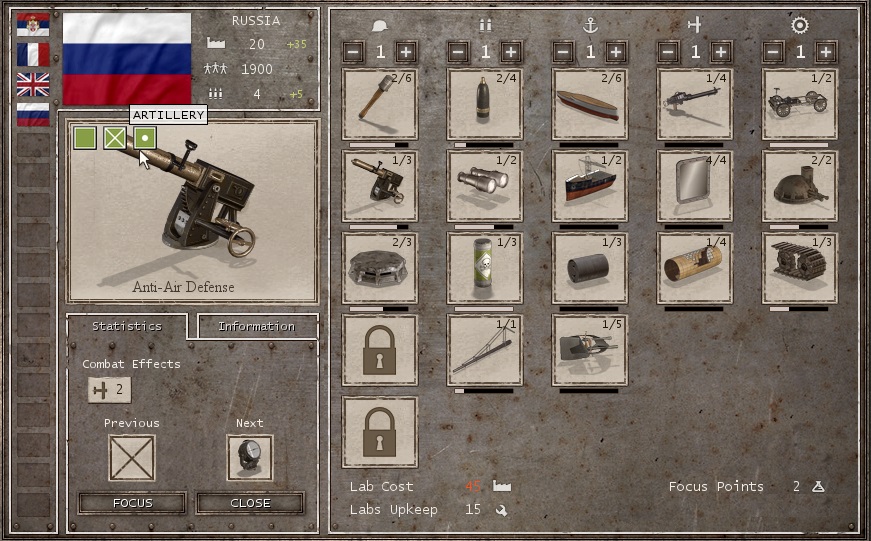This screenshot has height=541, width=871.
Task: Select the machine gun technology
Action: (x=695, y=104)
